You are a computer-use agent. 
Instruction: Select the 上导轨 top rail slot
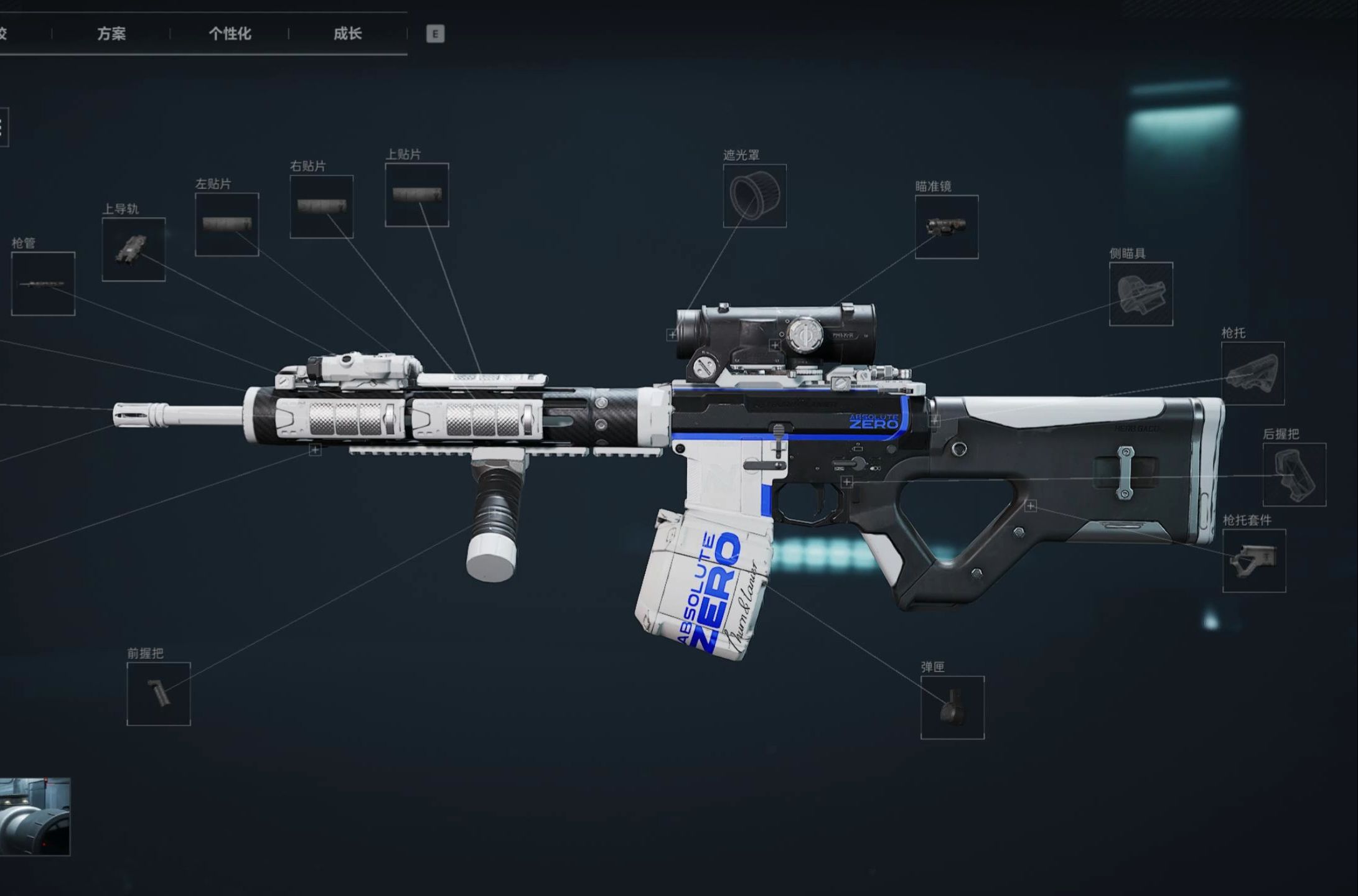tap(134, 250)
